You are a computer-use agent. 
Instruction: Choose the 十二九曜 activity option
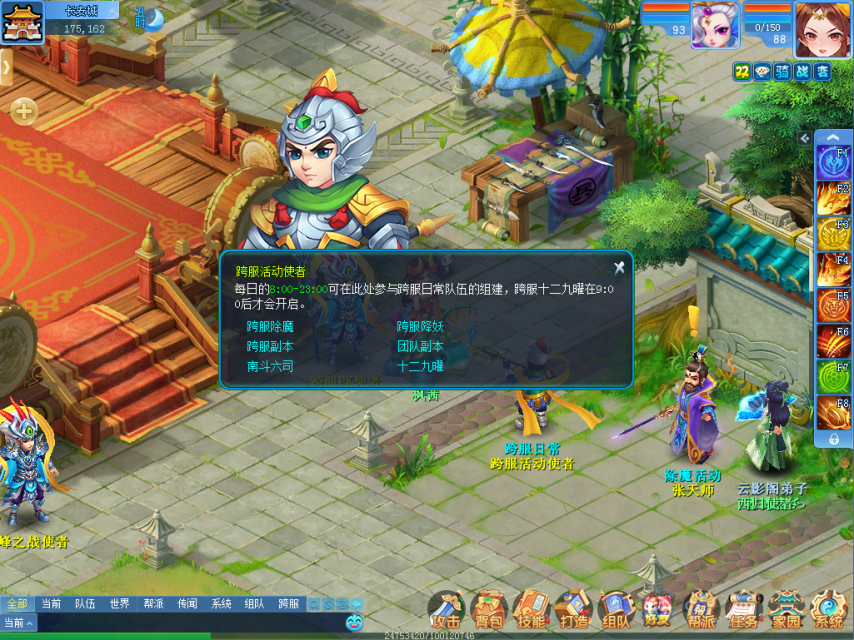click(x=420, y=366)
